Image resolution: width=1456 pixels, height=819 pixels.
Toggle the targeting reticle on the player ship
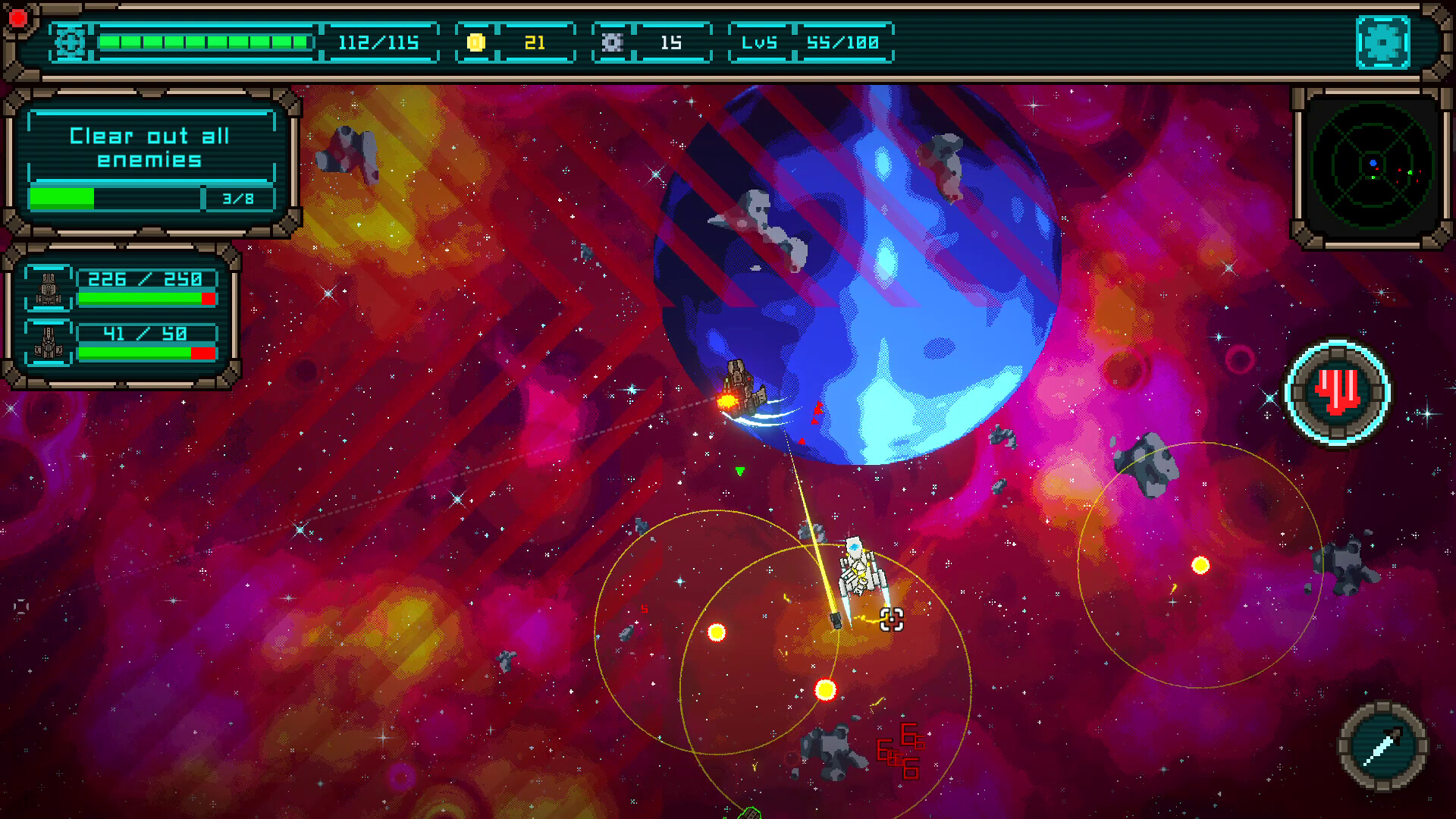[891, 620]
